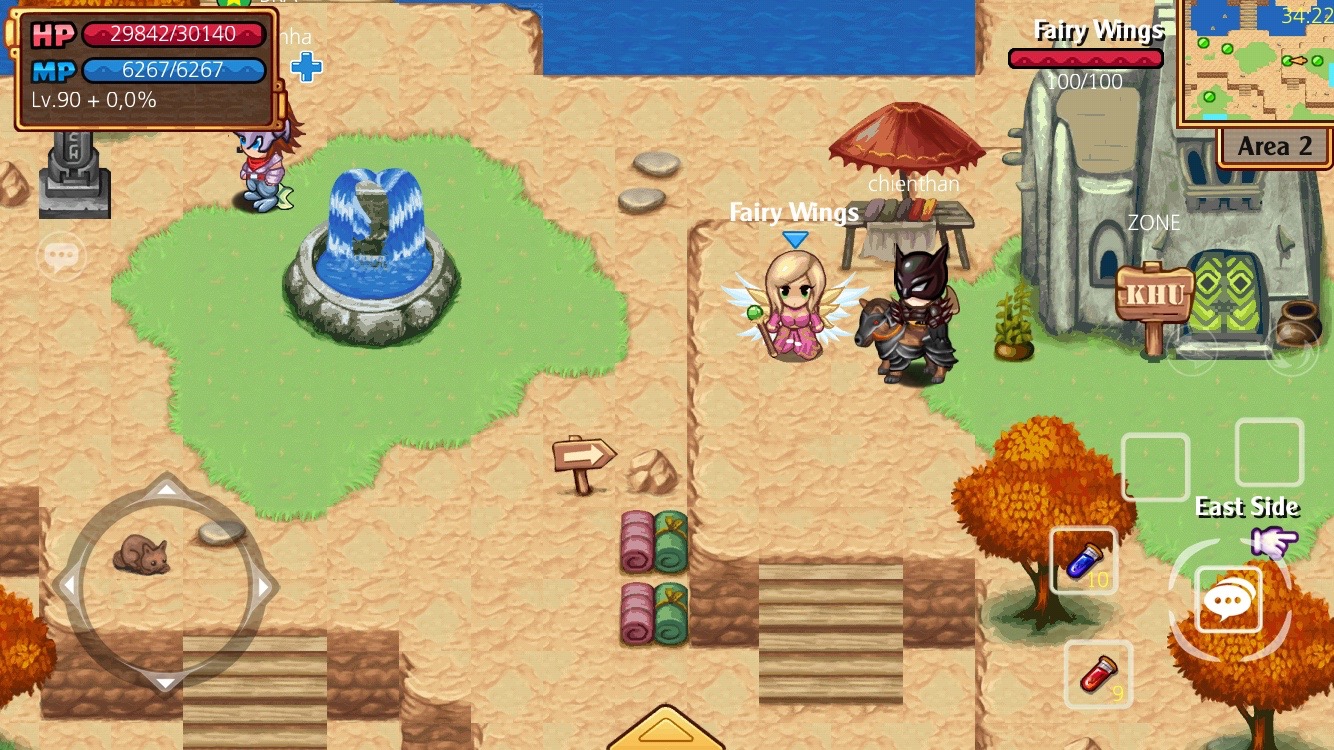This screenshot has width=1334, height=750.
Task: Open the player HP/MP status panel
Action: click(146, 68)
